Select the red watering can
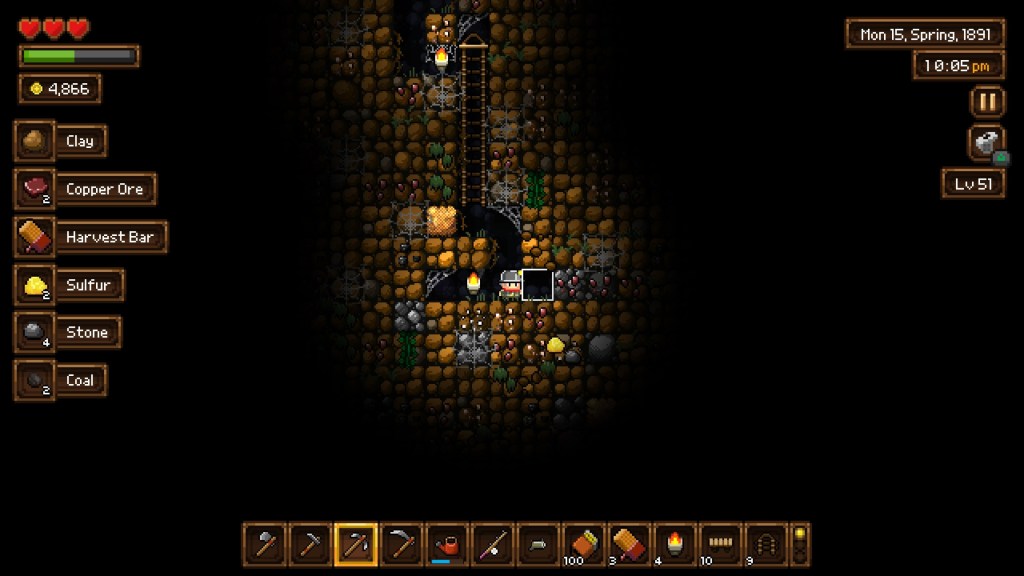 click(x=447, y=545)
